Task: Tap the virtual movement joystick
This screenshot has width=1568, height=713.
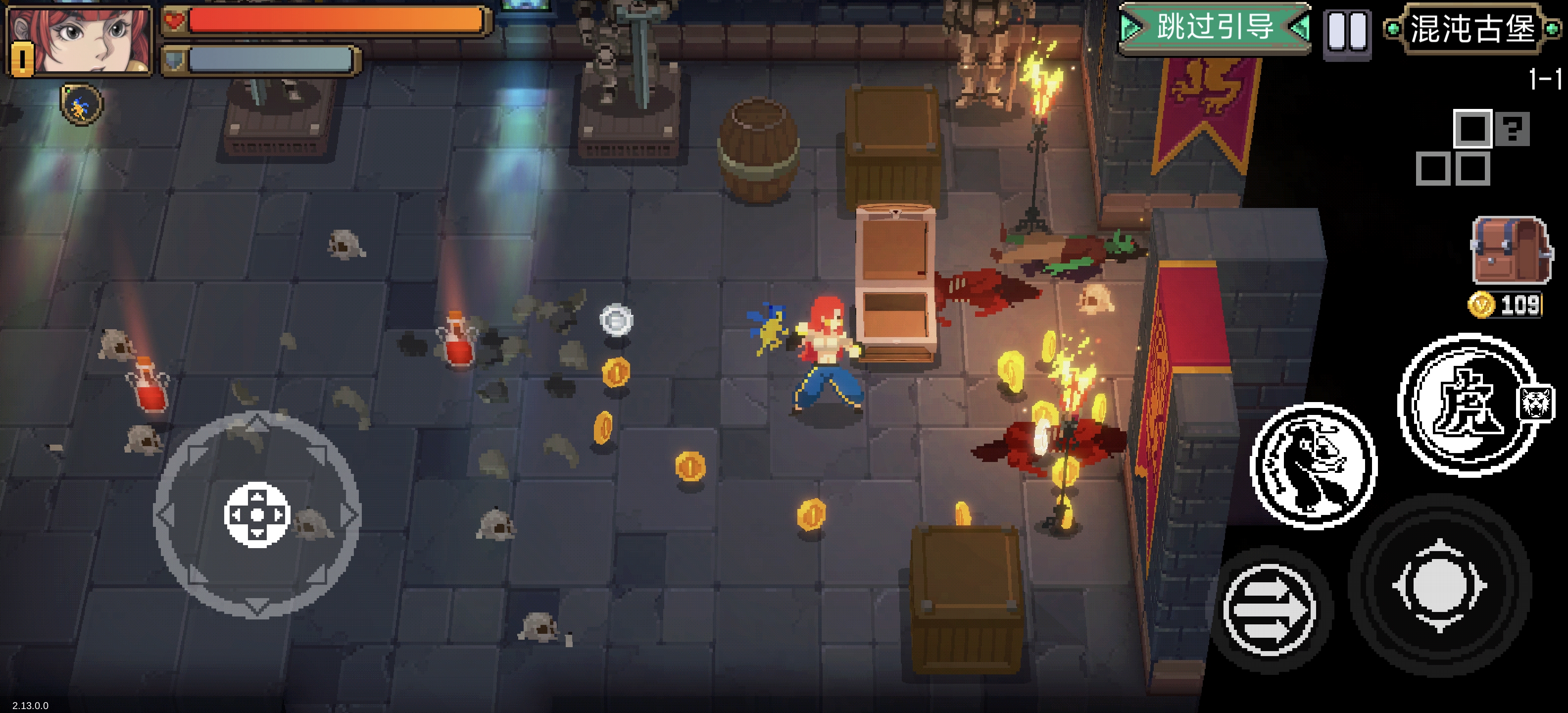Action: 257,514
